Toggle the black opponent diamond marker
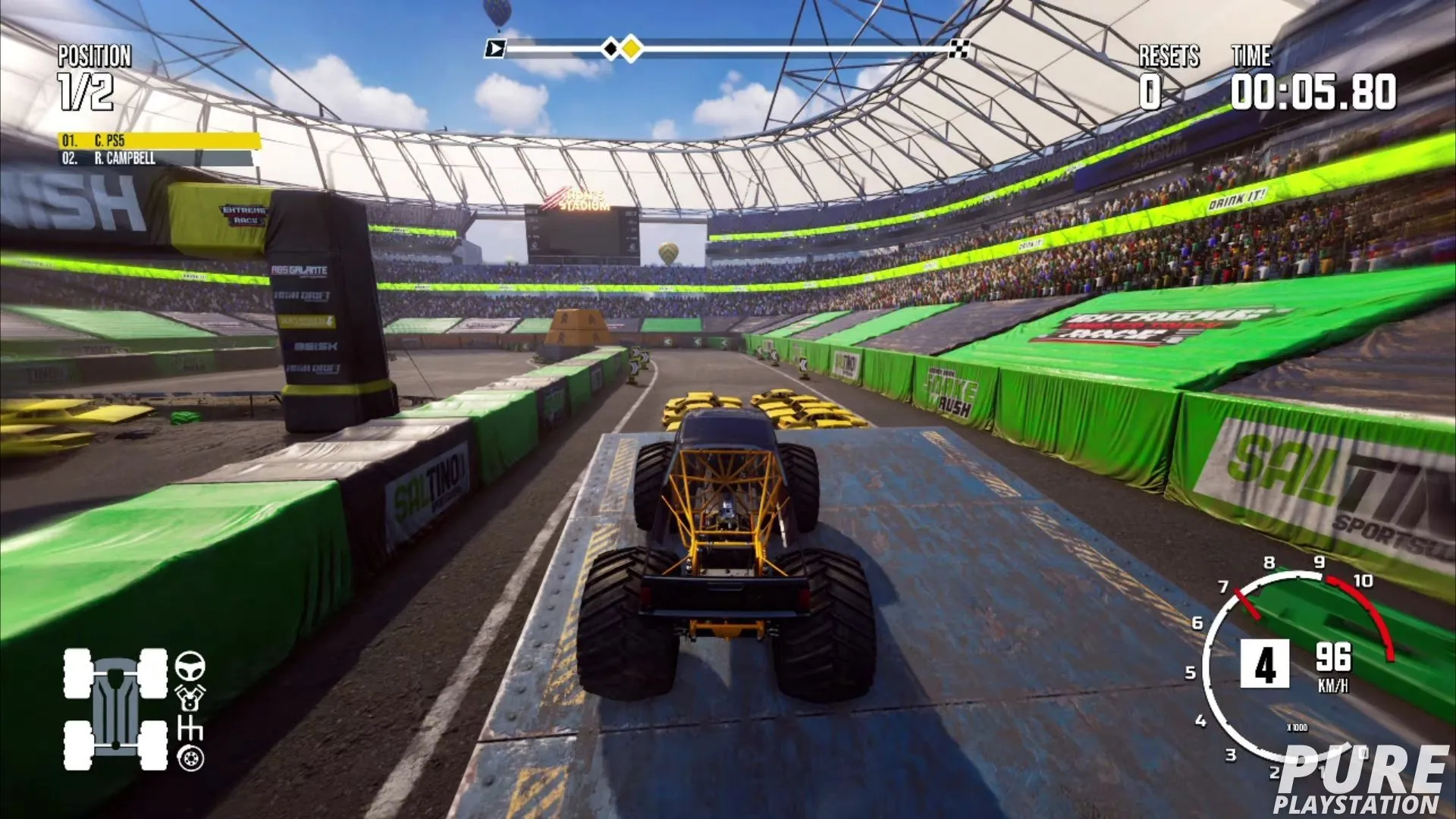Screen dimensions: 1456x819 coord(611,47)
